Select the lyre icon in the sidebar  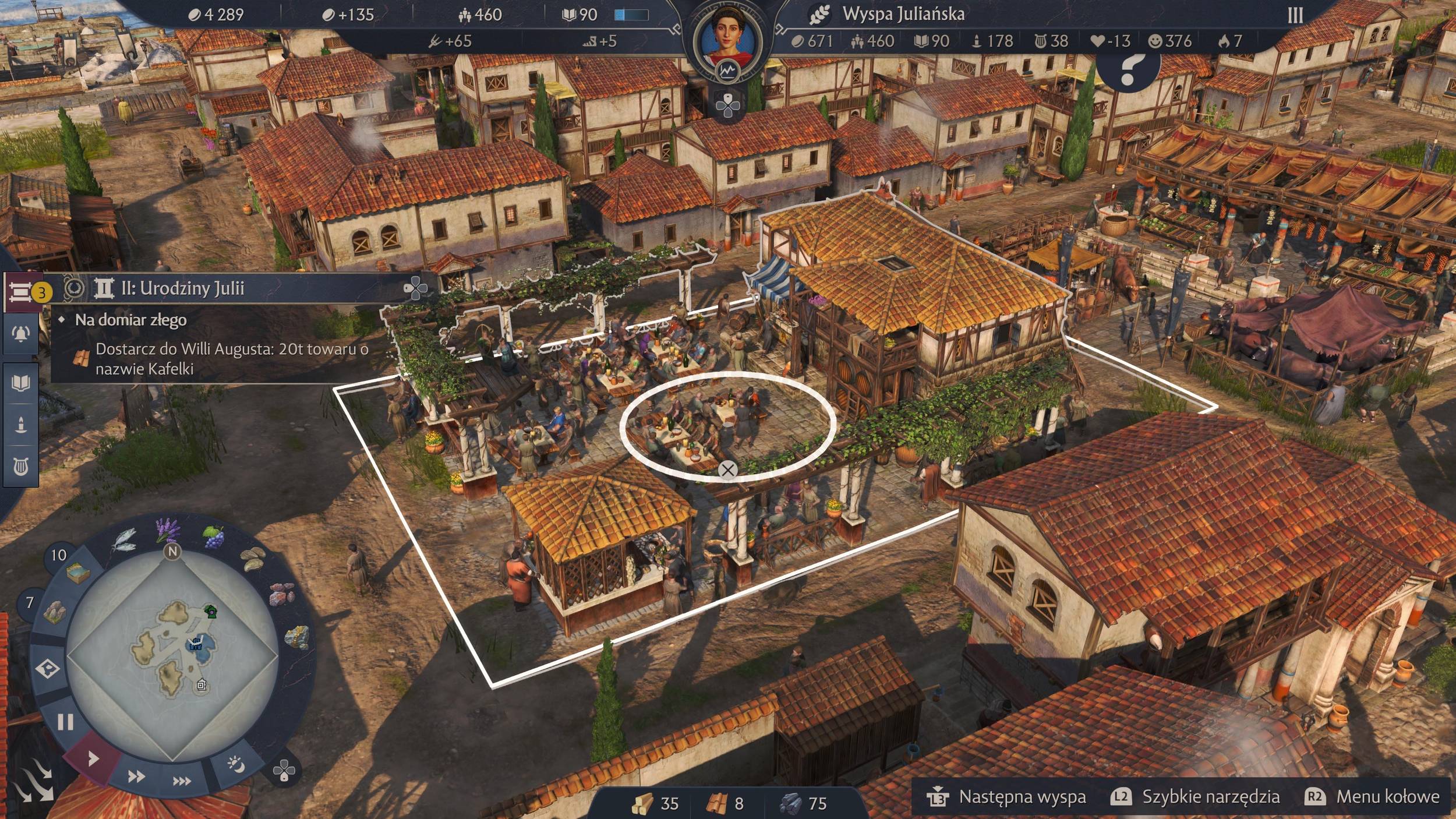pos(20,466)
